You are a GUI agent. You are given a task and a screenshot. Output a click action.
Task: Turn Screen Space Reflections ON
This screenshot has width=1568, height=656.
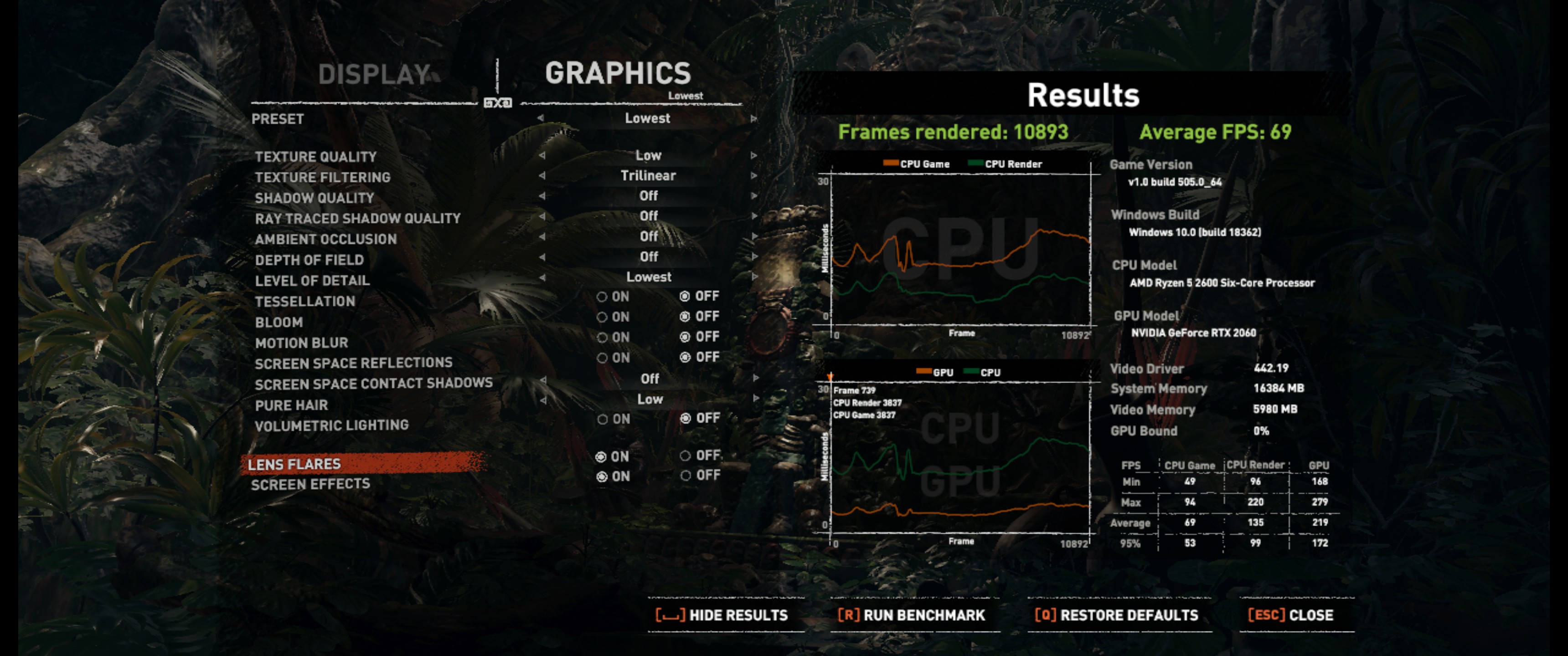[613, 358]
